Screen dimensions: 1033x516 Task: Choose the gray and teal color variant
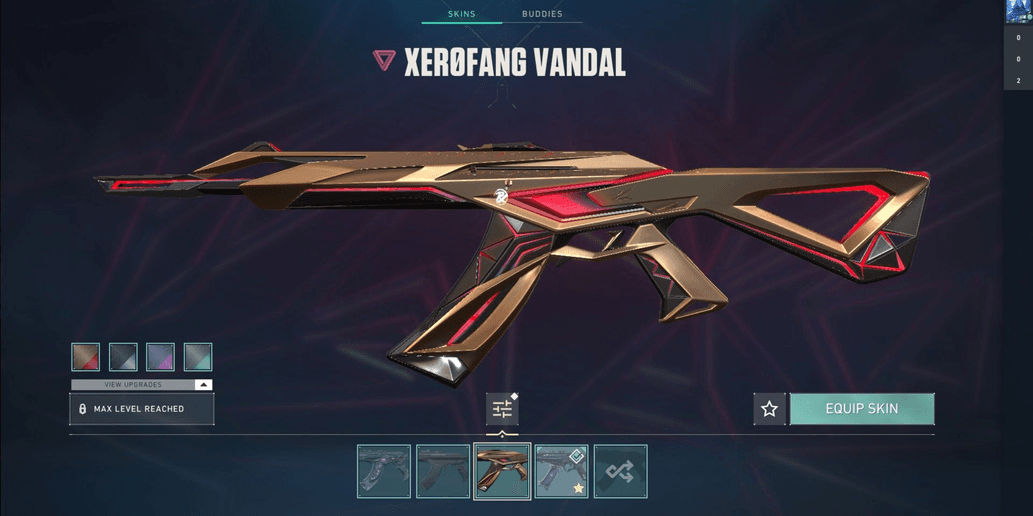[x=198, y=357]
